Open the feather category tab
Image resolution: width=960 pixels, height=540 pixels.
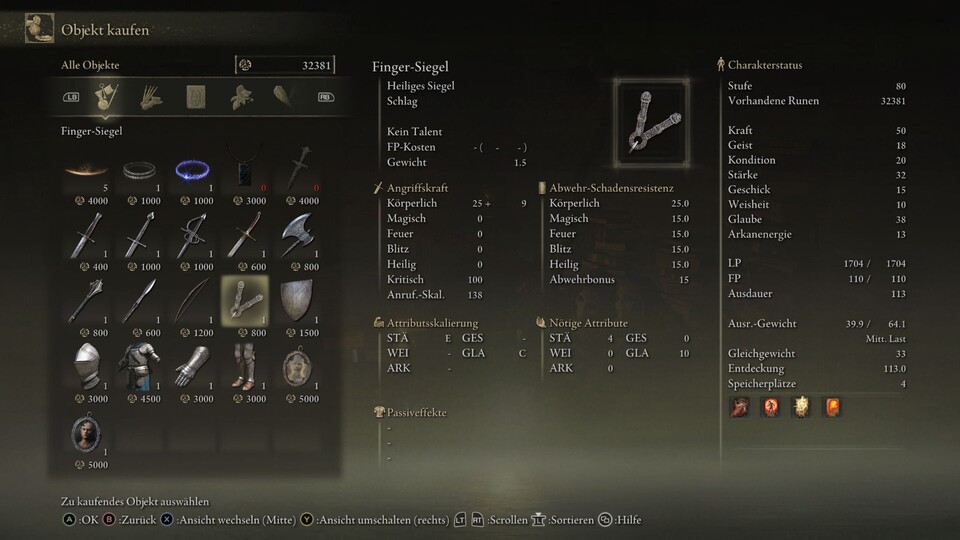pos(283,97)
